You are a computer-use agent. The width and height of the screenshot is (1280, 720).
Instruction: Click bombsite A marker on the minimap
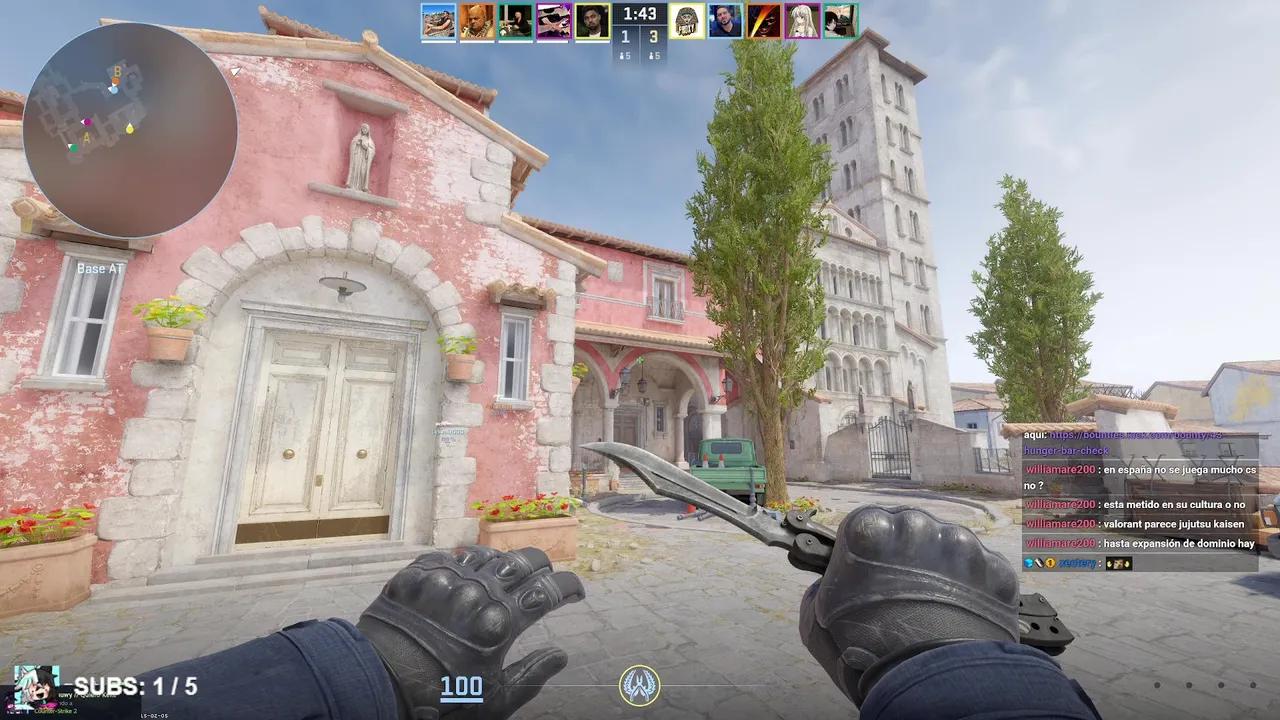(87, 135)
